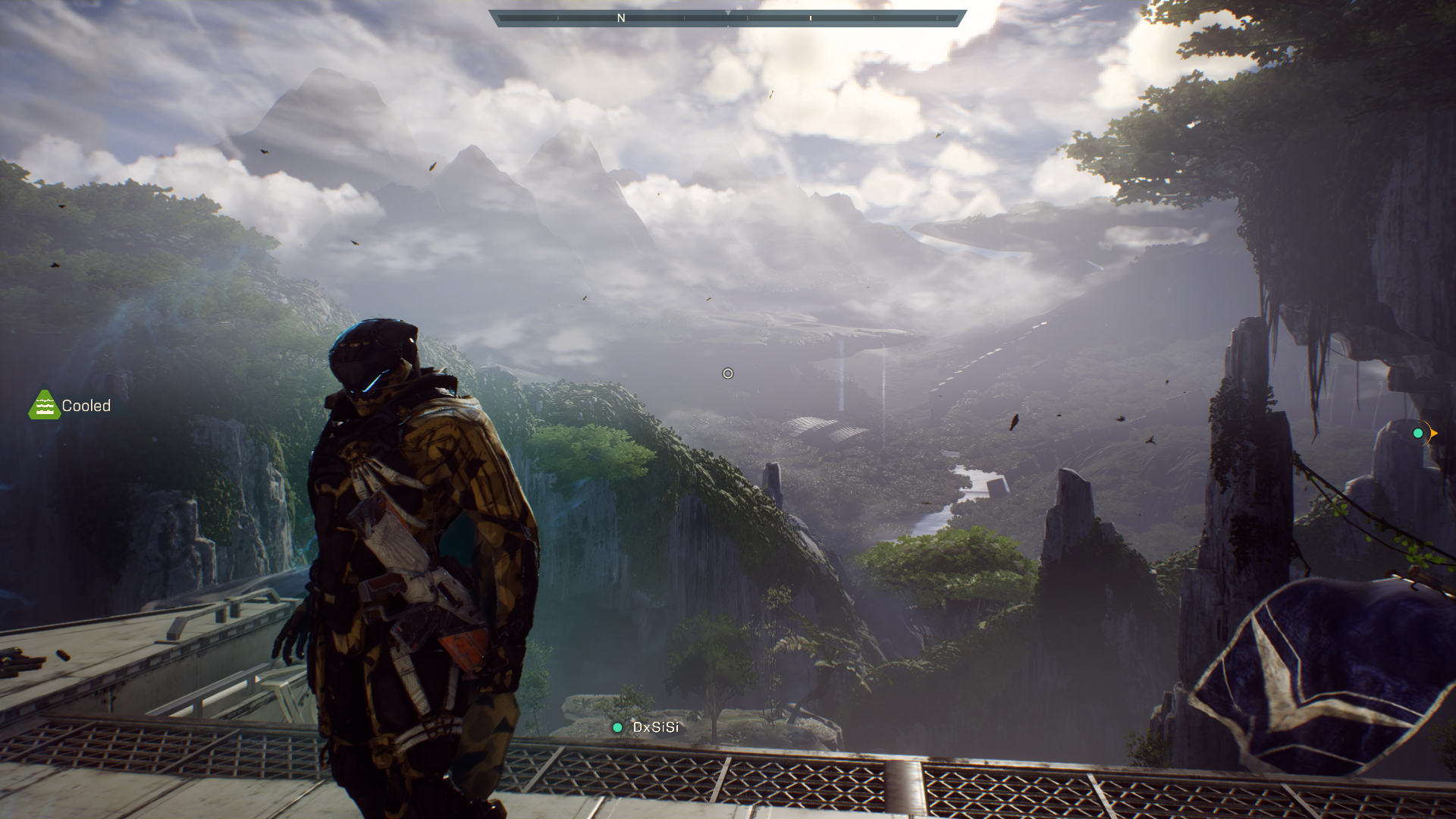The image size is (1456, 819).
Task: Click the compass bar with the N marker
Action: coord(727,18)
